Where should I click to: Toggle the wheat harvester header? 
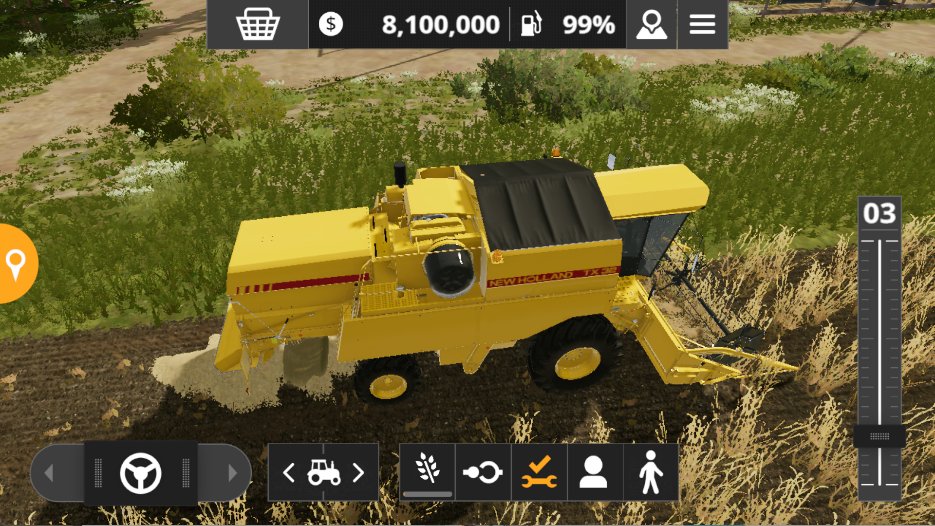tap(427, 472)
